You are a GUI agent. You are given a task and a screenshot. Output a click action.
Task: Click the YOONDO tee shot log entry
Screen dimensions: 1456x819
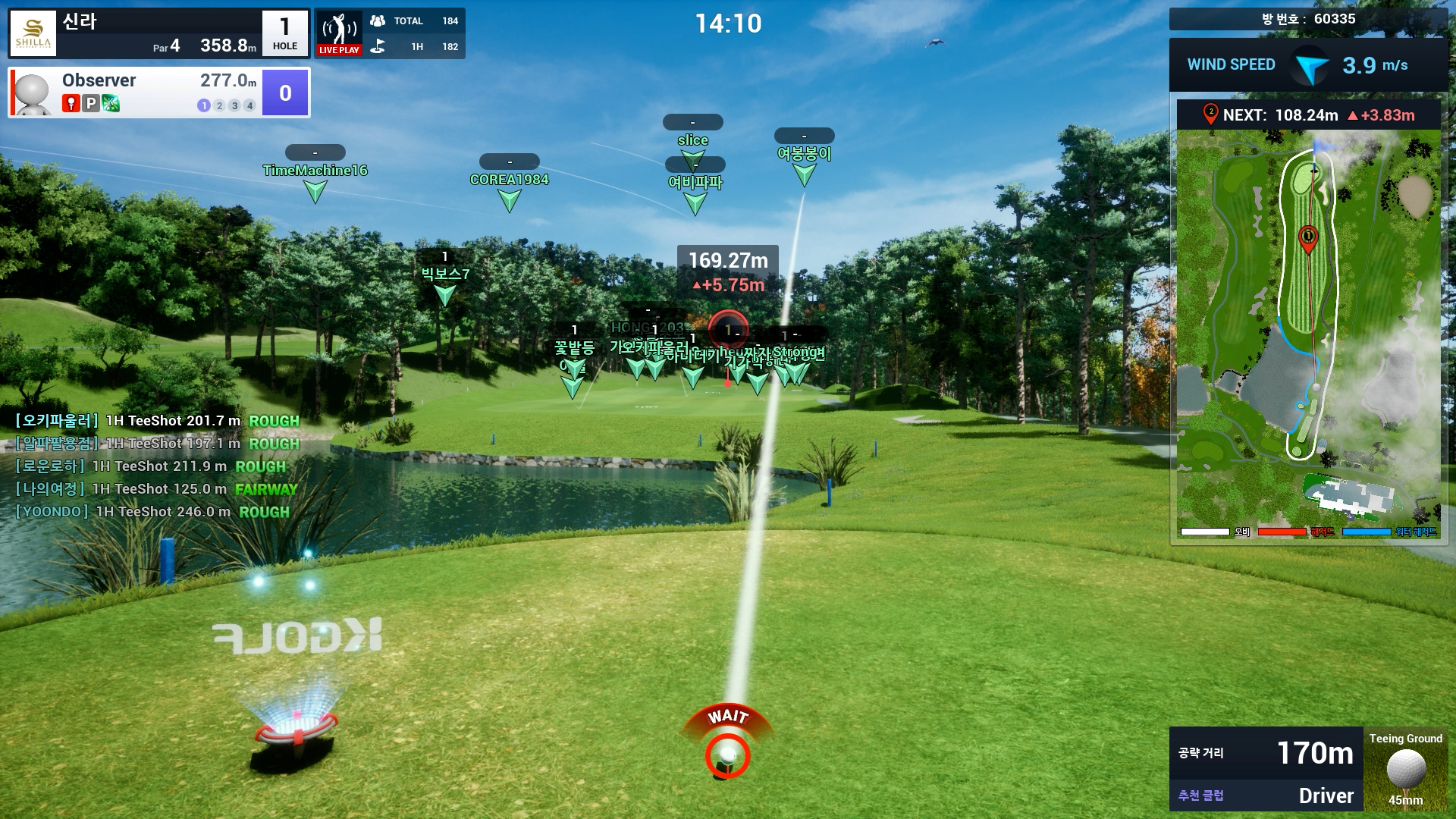152,512
